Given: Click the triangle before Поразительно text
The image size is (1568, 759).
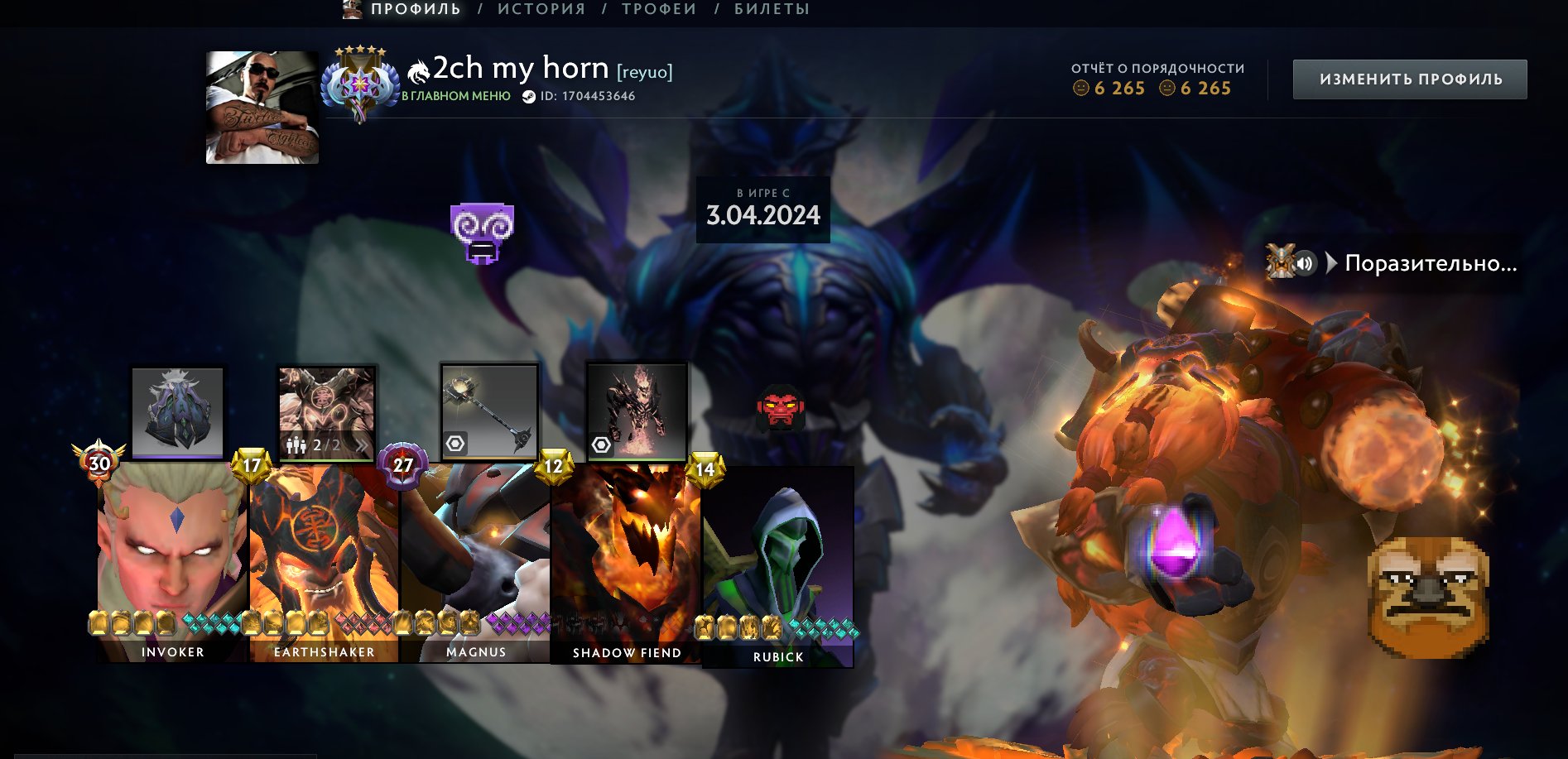Looking at the screenshot, I should [1331, 262].
